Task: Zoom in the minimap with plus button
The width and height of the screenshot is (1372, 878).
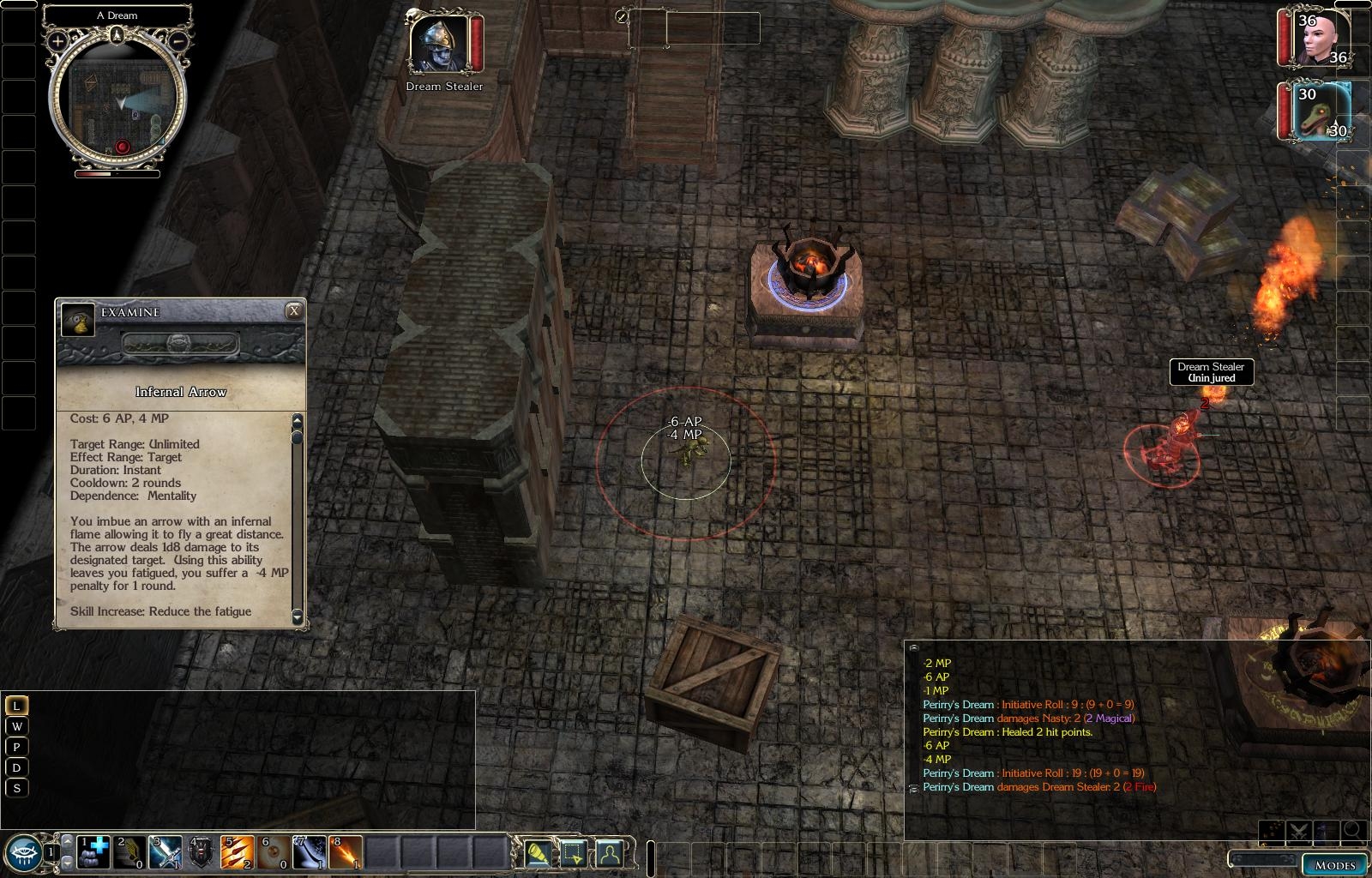Action: 57,40
